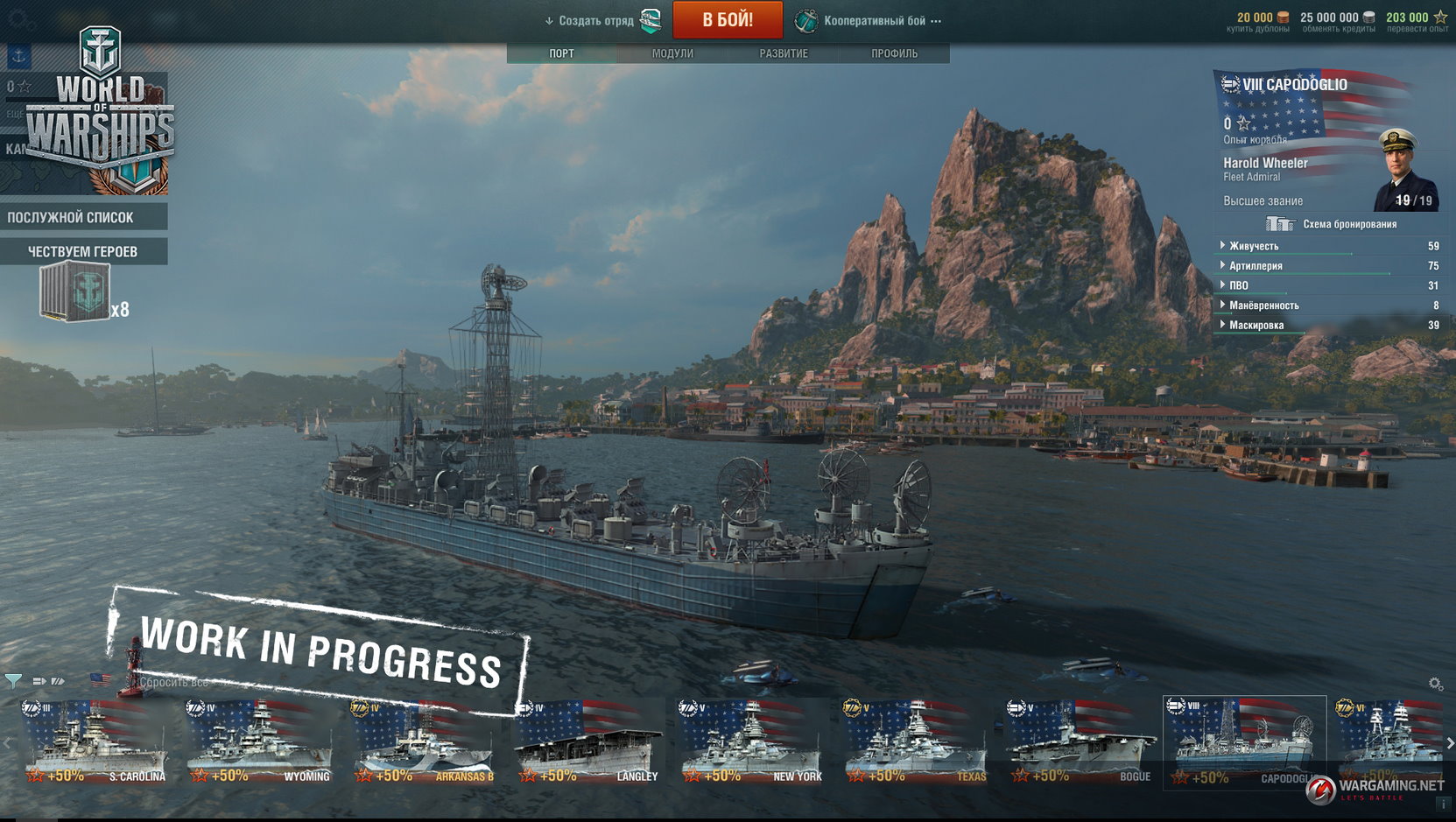This screenshot has height=822, width=1456.
Task: Buy doubloons via the 20 000 balance
Action: 1258,21
